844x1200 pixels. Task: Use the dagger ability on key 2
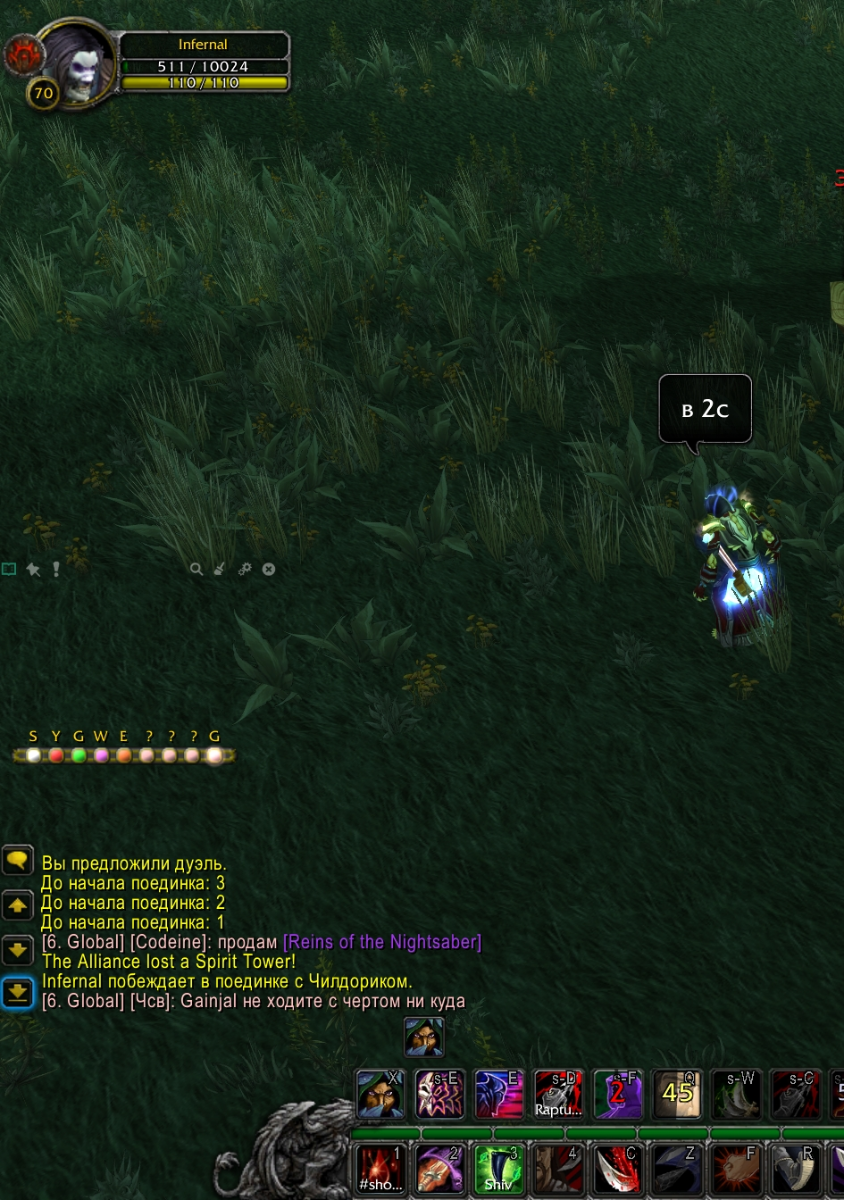point(440,1170)
